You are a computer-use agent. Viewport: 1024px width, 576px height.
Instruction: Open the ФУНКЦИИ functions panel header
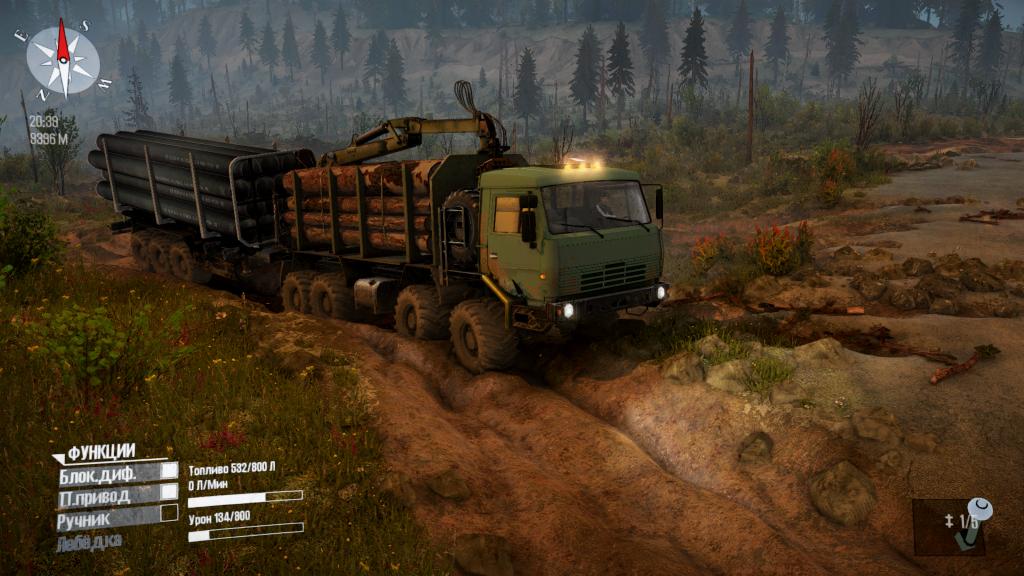(x=100, y=451)
